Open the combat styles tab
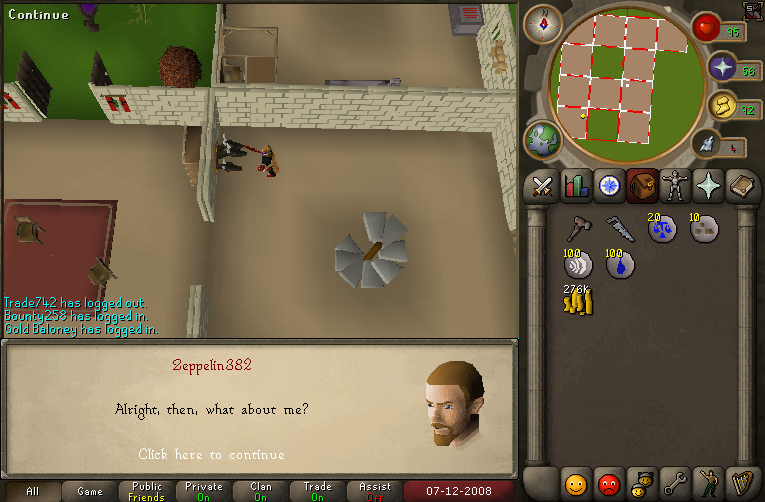The image size is (765, 502). click(x=543, y=186)
